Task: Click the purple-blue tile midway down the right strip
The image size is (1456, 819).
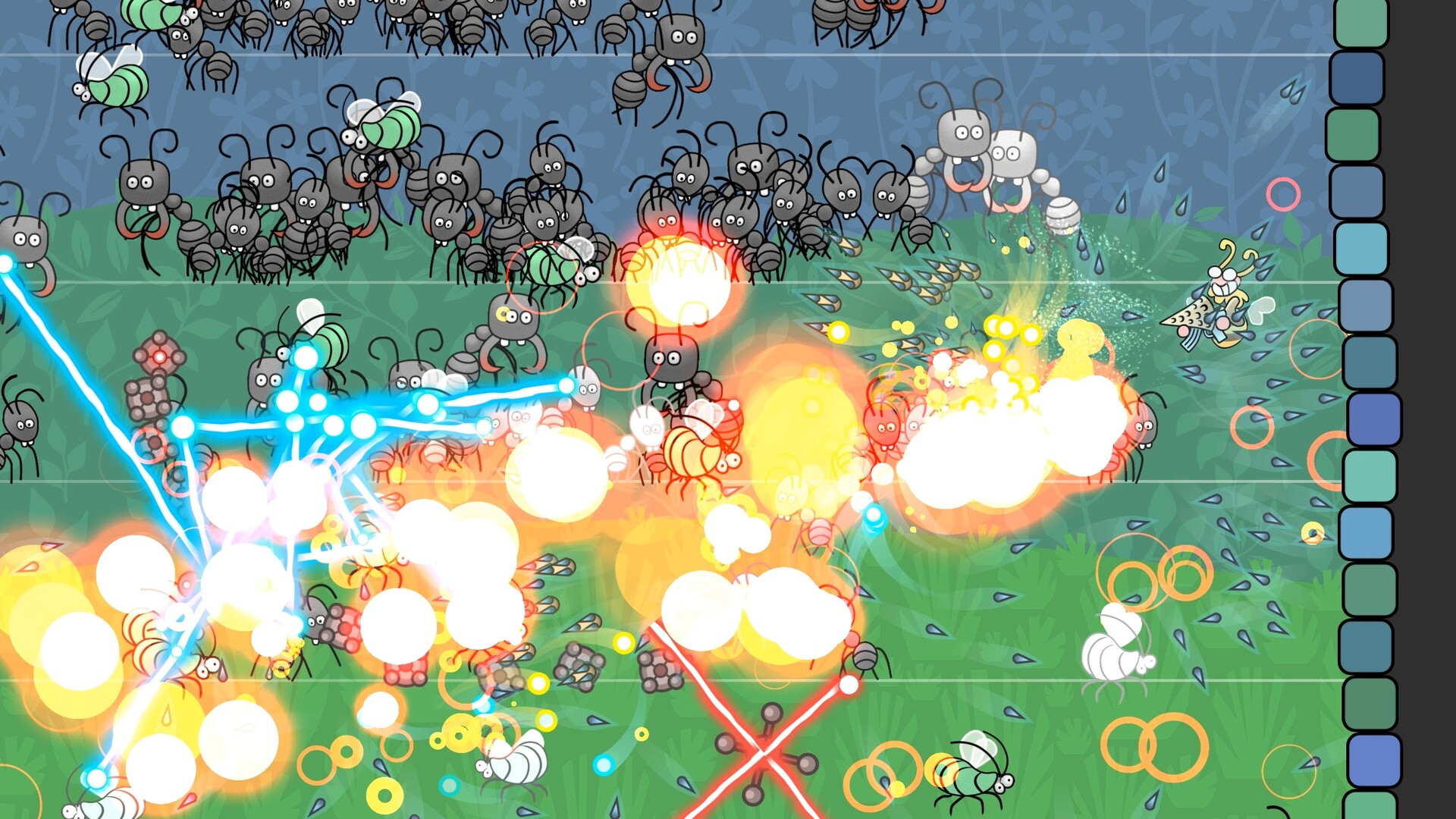Action: [x=1370, y=417]
